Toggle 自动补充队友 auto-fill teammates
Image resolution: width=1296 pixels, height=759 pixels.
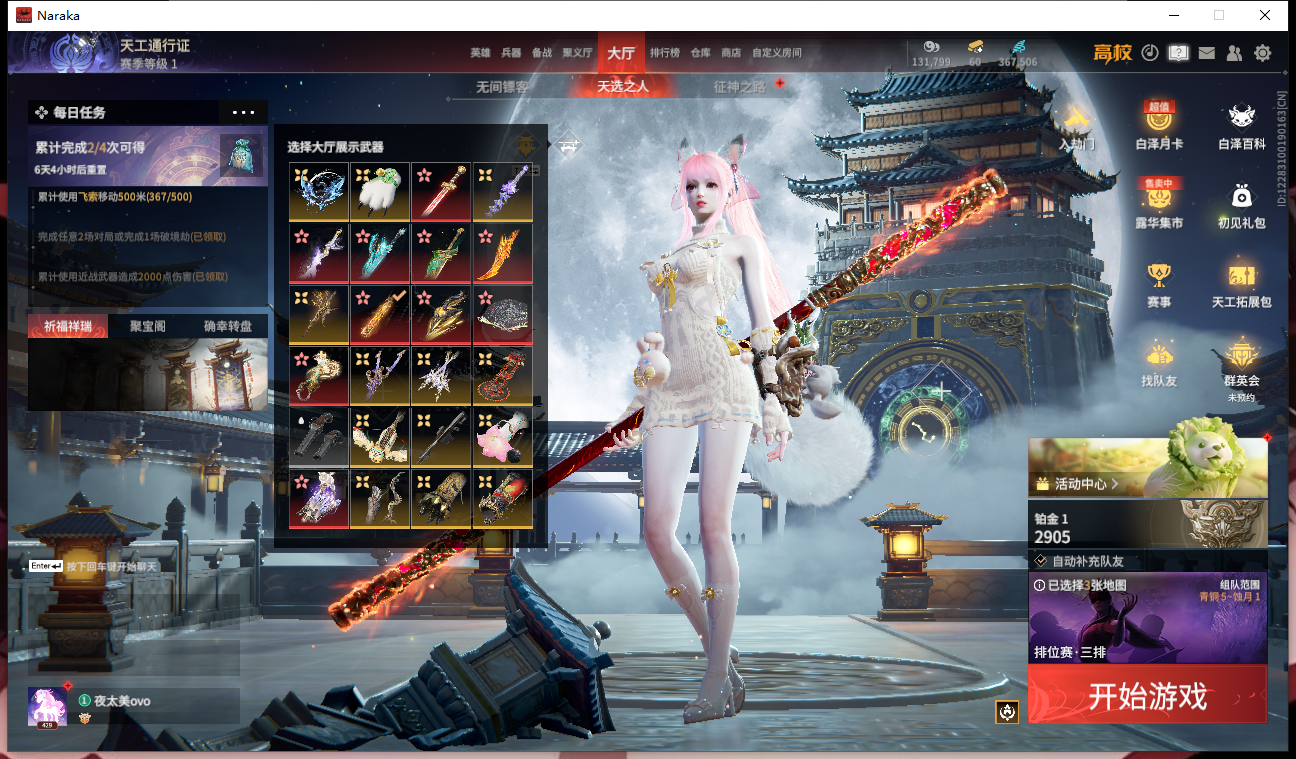click(1040, 561)
